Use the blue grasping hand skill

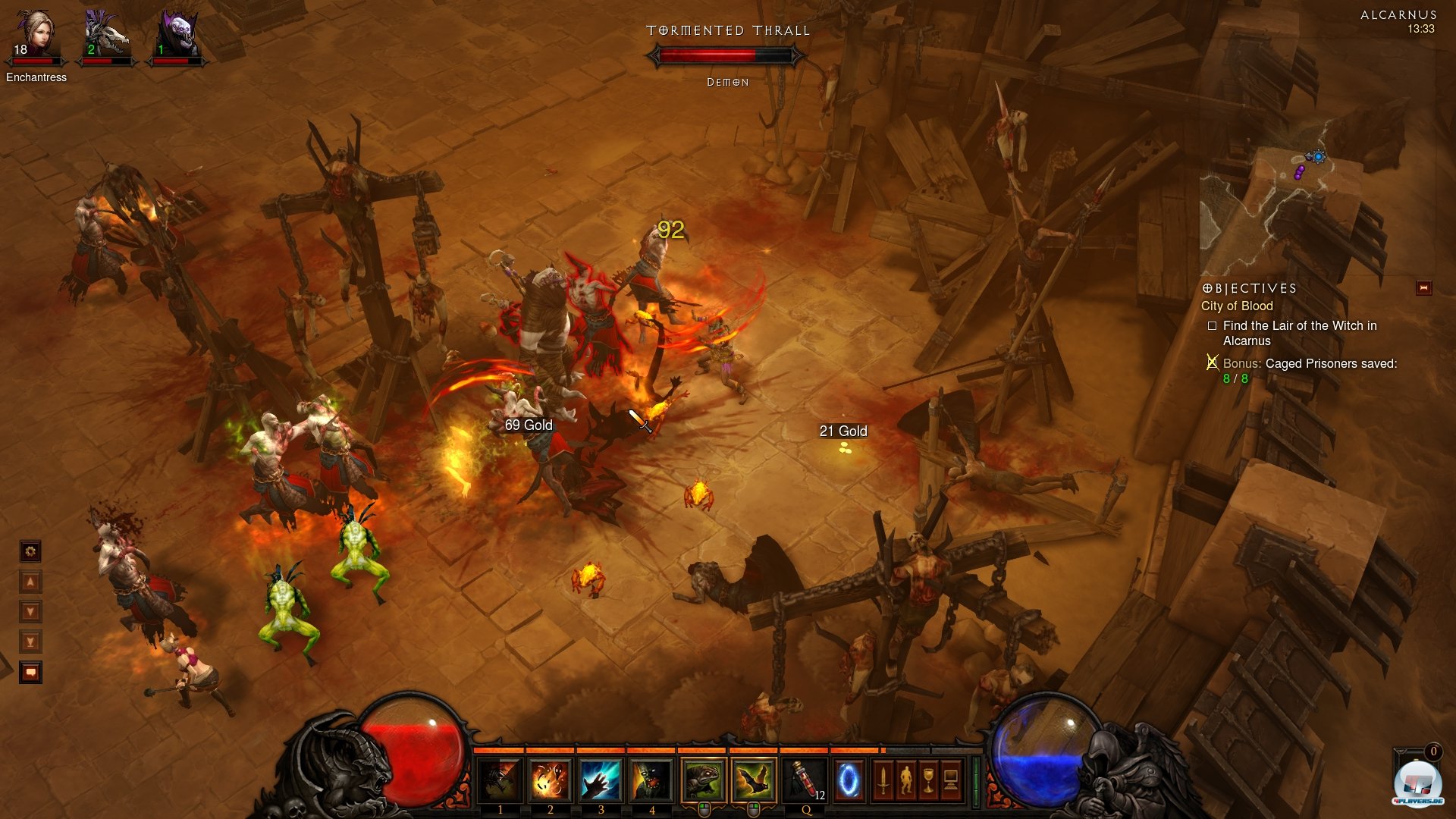(601, 780)
